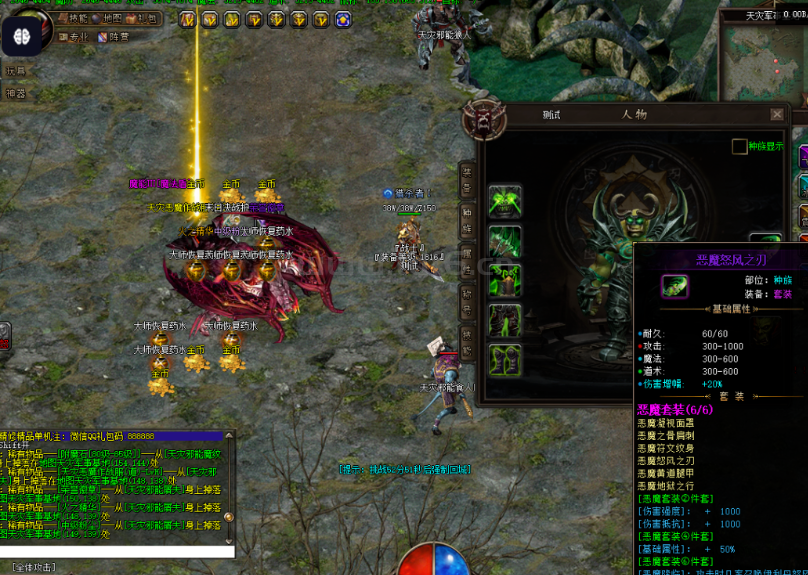Image resolution: width=808 pixels, height=575 pixels.
Task: Toggle the 全体攻击 attack mode label
Action: (x=34, y=567)
